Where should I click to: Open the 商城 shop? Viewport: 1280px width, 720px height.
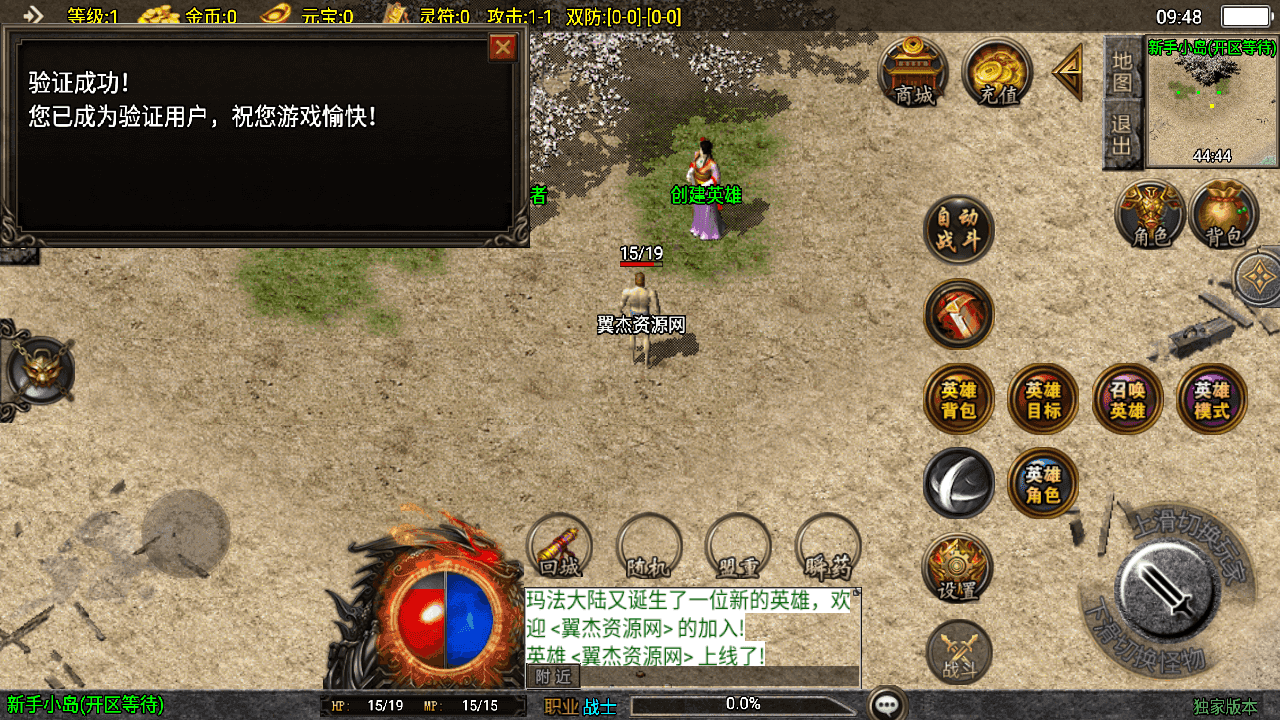tap(913, 72)
